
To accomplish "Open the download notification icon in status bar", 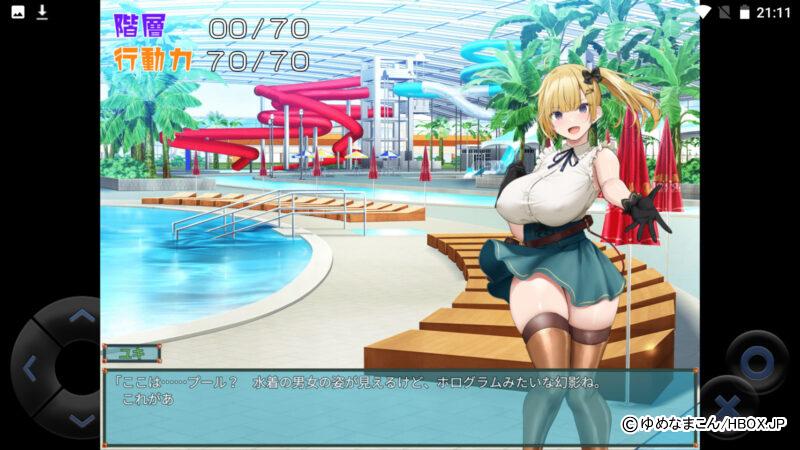I will pyautogui.click(x=42, y=12).
